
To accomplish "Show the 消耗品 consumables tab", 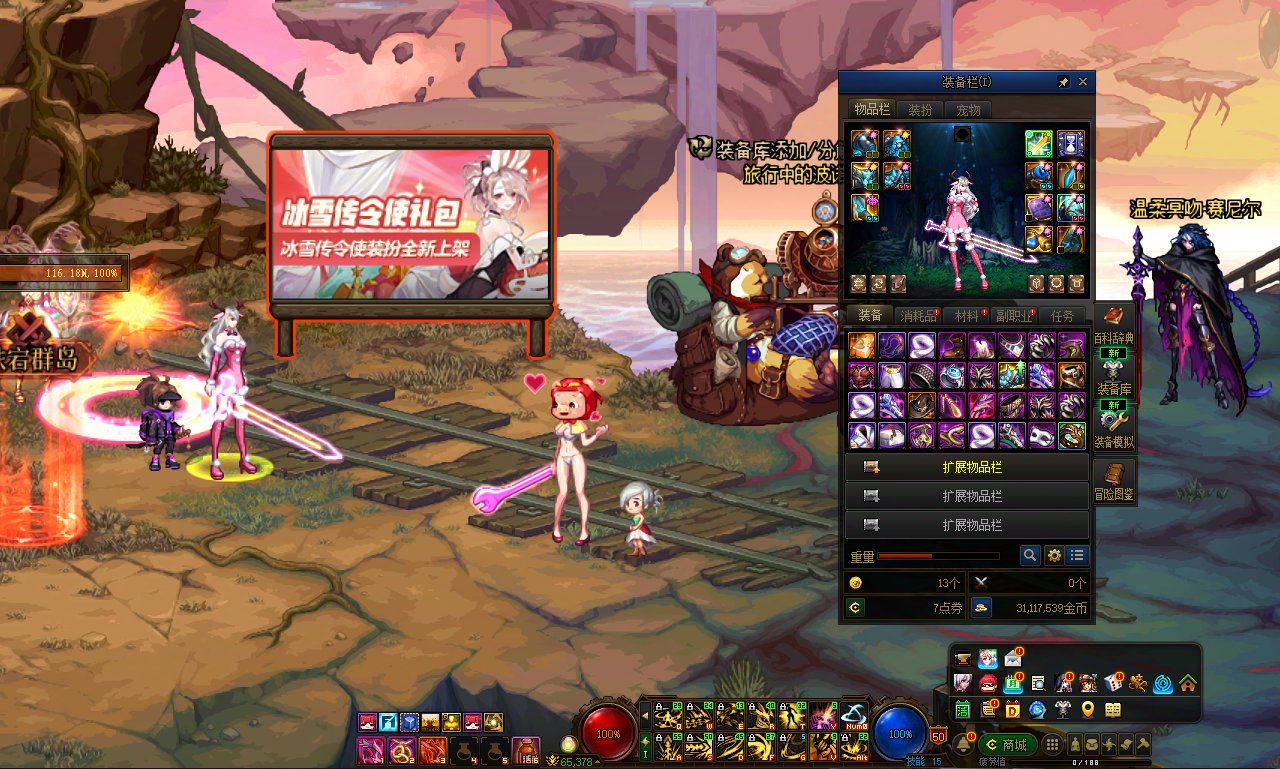I will pos(917,316).
